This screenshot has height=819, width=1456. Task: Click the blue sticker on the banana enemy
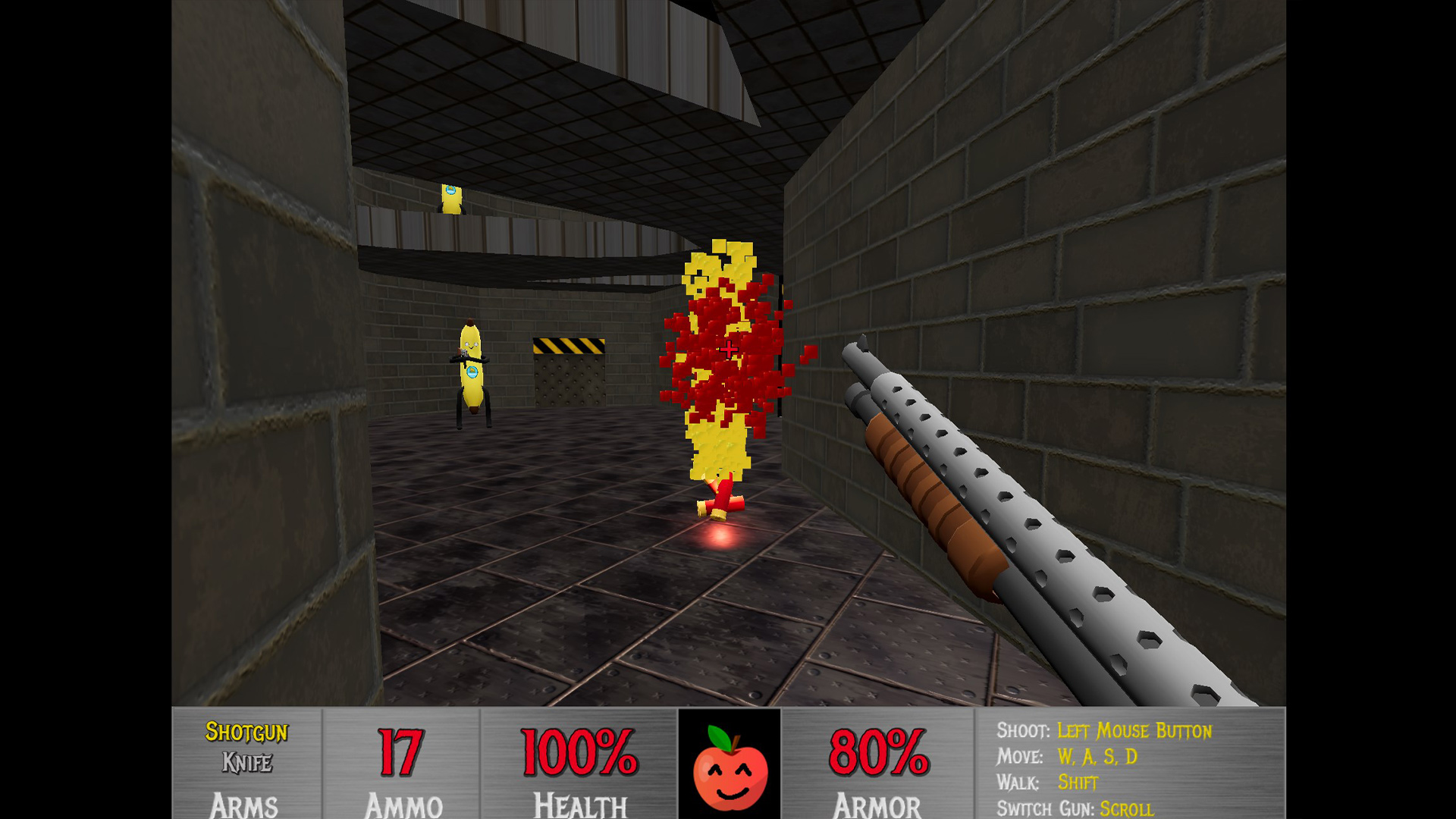[472, 373]
